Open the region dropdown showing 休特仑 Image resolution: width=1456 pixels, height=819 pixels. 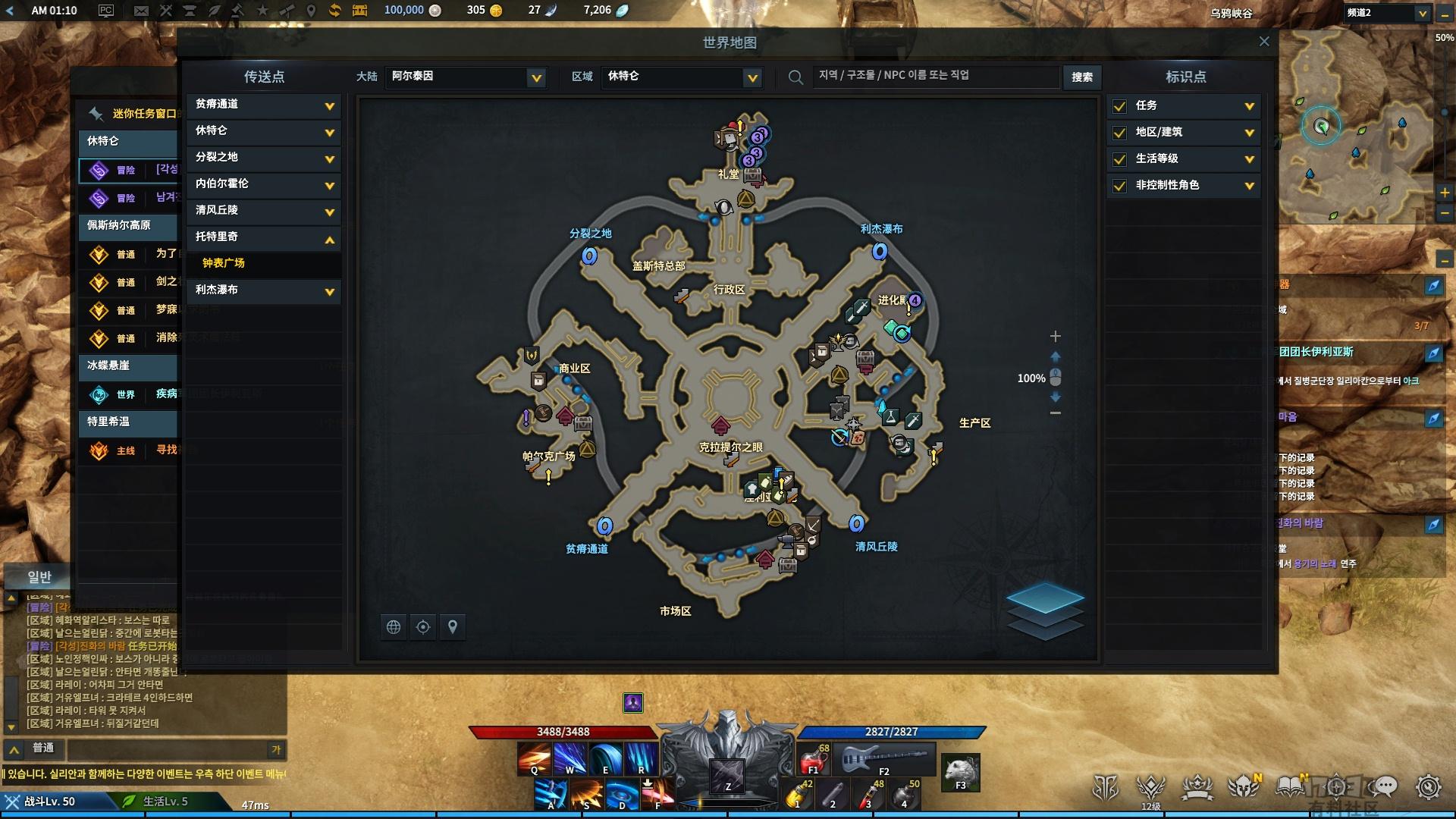(752, 77)
